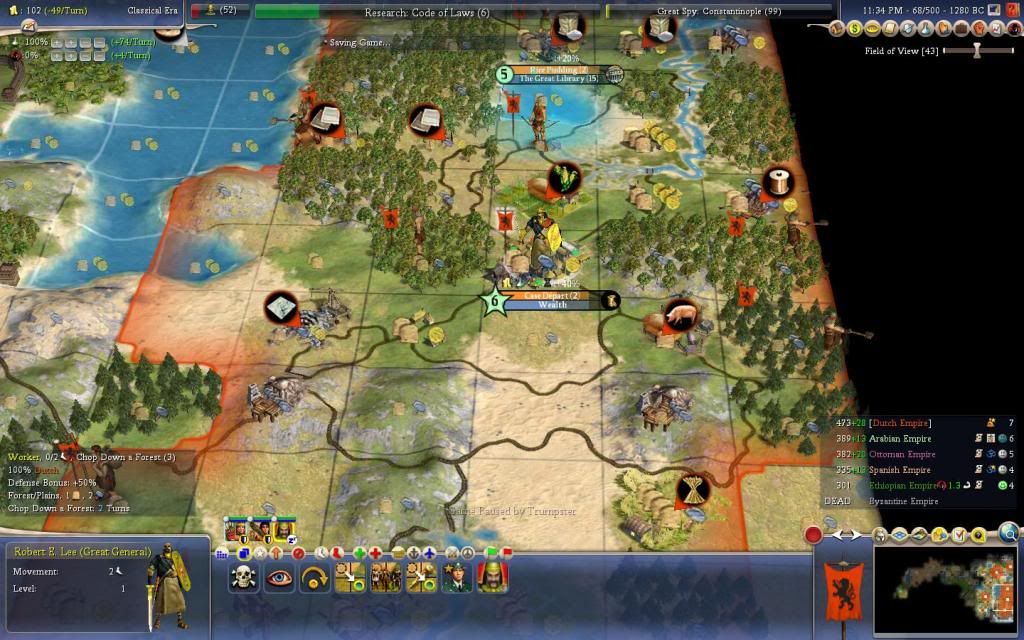Click the red flag unit action button
Image resolution: width=1024 pixels, height=640 pixels.
coord(506,552)
